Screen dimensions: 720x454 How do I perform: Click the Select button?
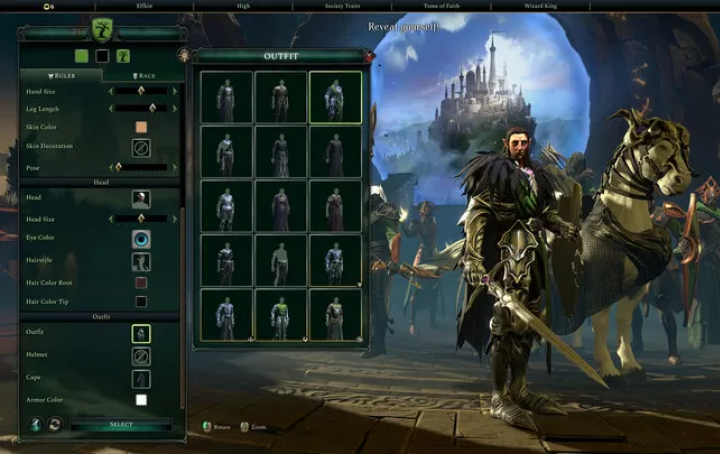coord(121,425)
